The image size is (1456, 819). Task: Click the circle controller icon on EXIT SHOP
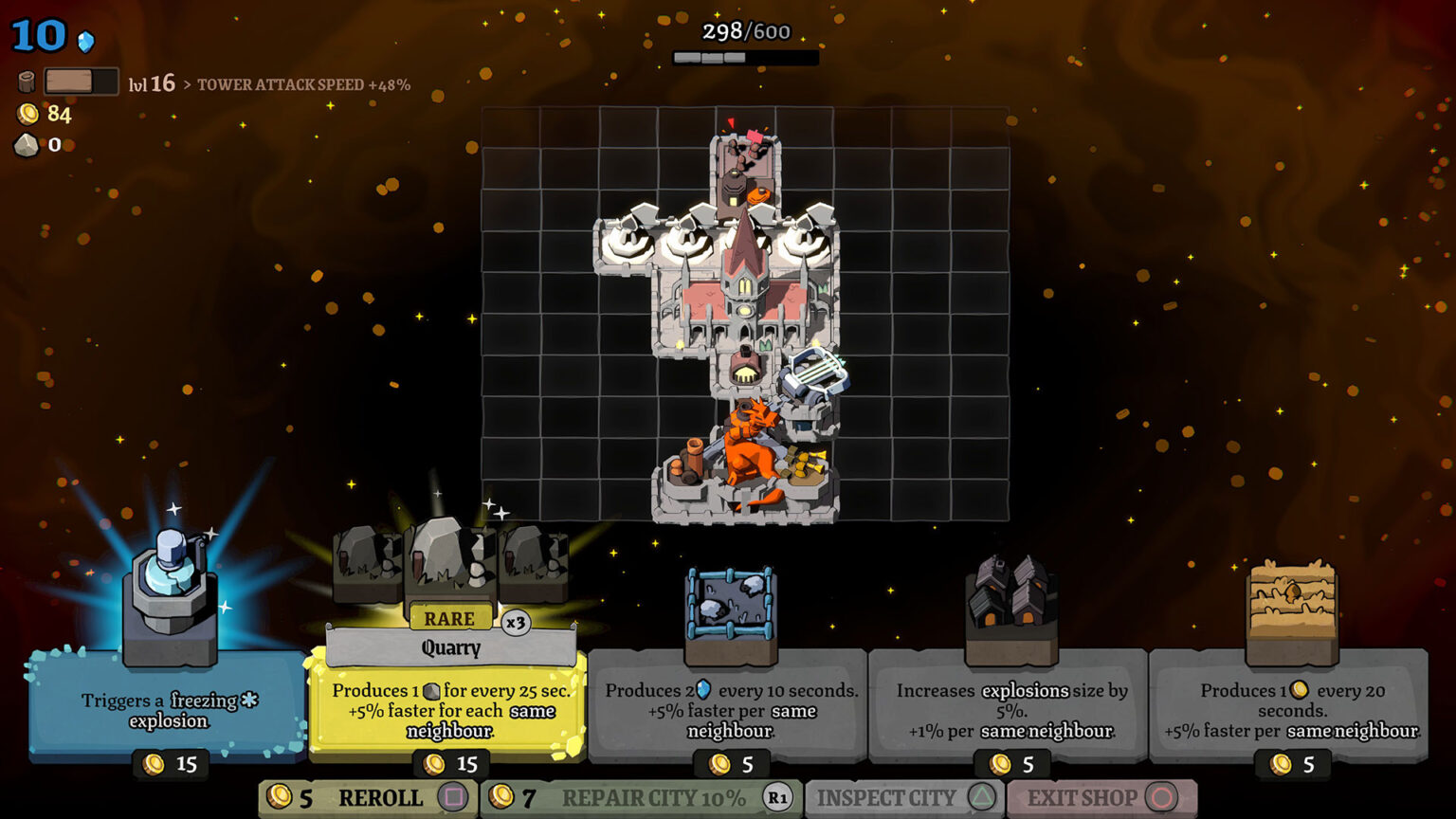(1162, 799)
